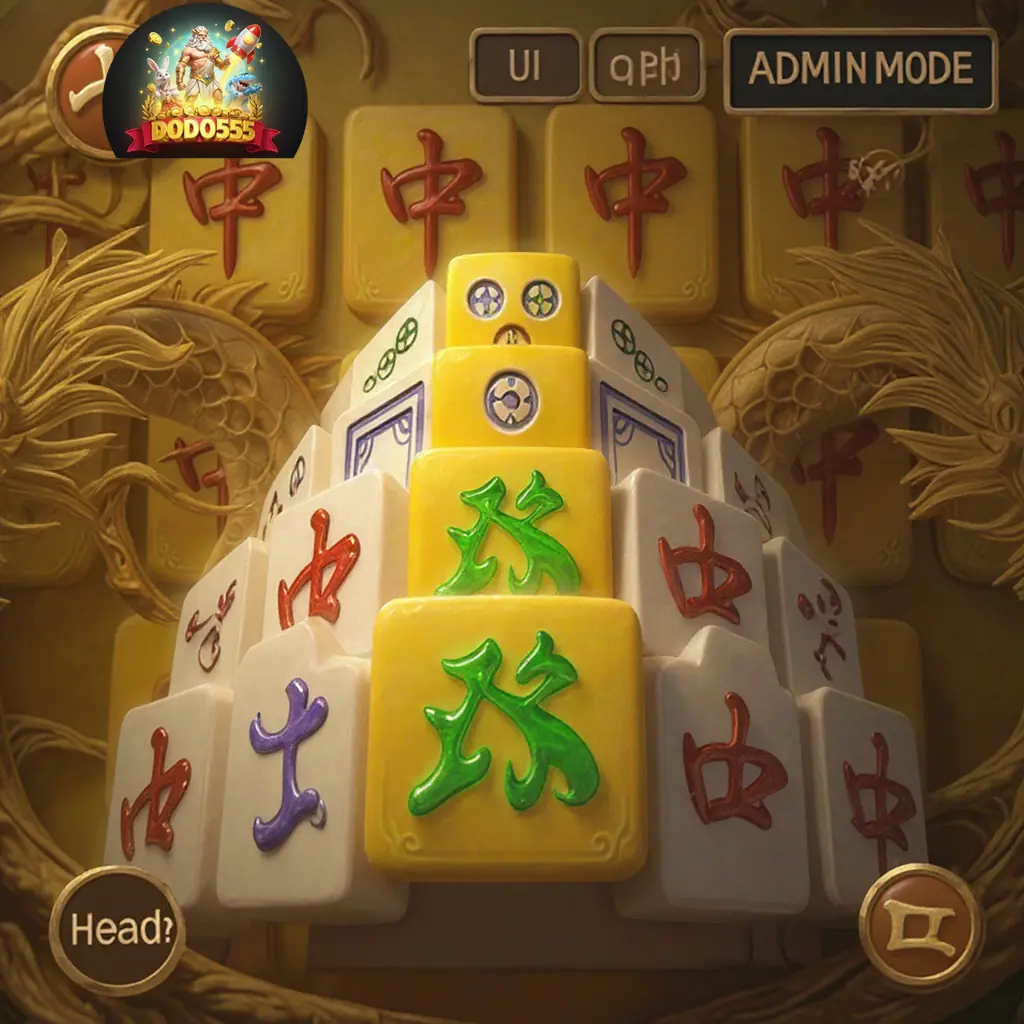The height and width of the screenshot is (1024, 1024).
Task: Click the UI button
Action: (525, 66)
